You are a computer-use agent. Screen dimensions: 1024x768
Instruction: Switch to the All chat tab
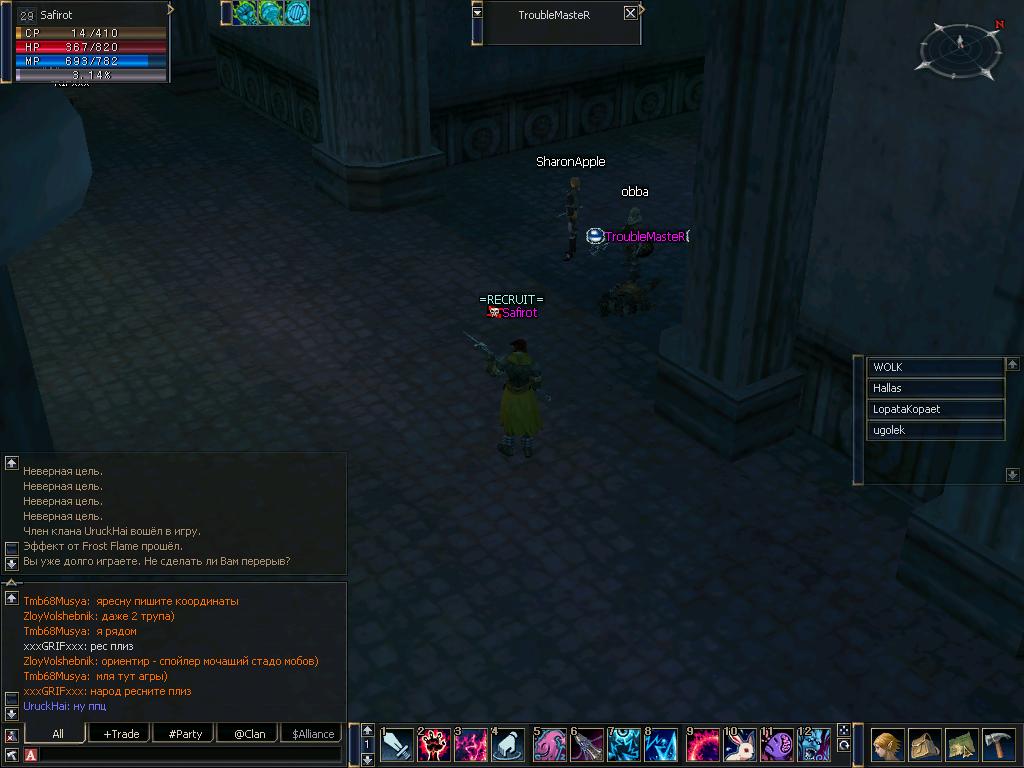(58, 734)
